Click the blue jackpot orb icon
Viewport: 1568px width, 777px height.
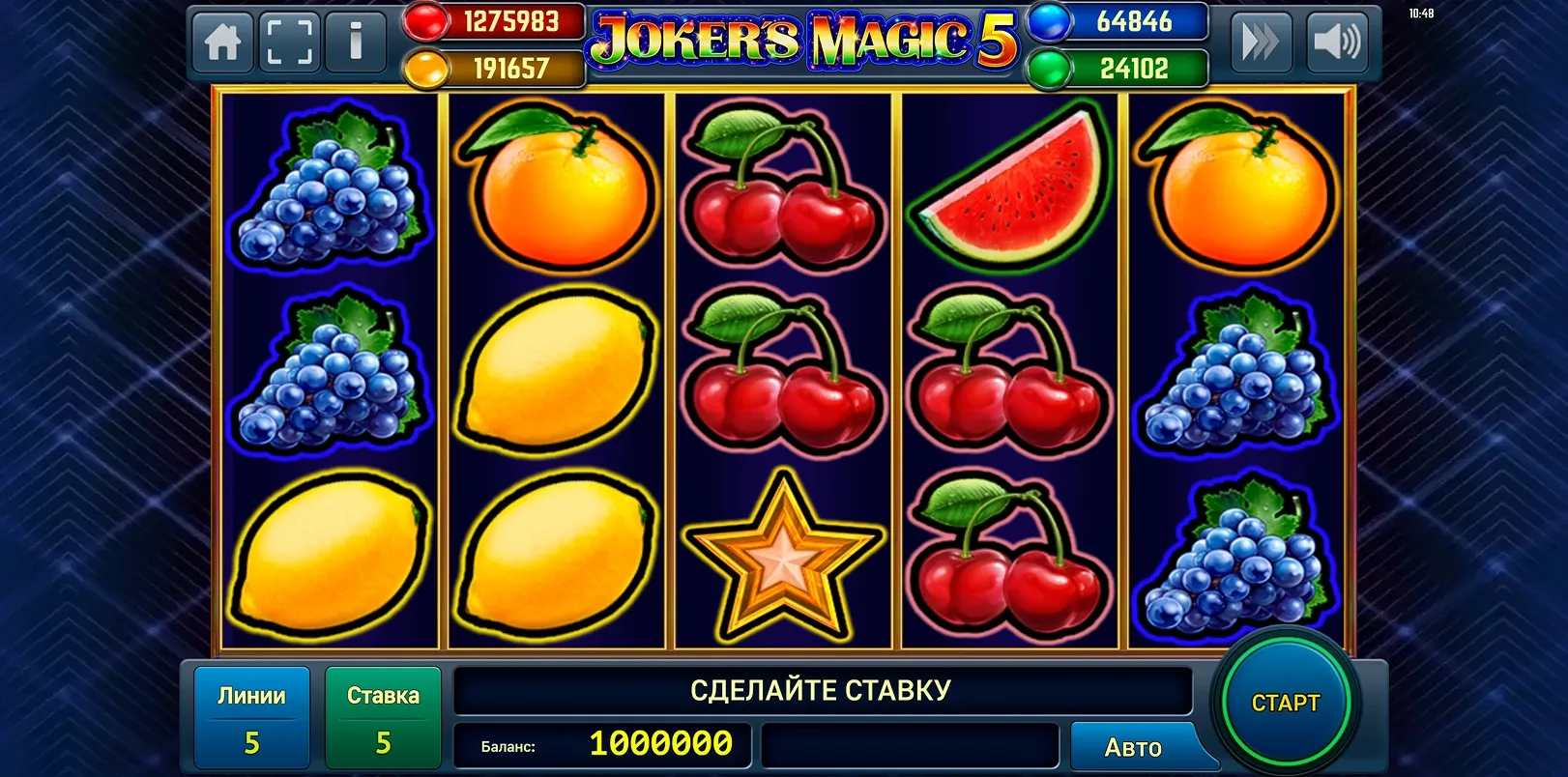[x=1046, y=21]
